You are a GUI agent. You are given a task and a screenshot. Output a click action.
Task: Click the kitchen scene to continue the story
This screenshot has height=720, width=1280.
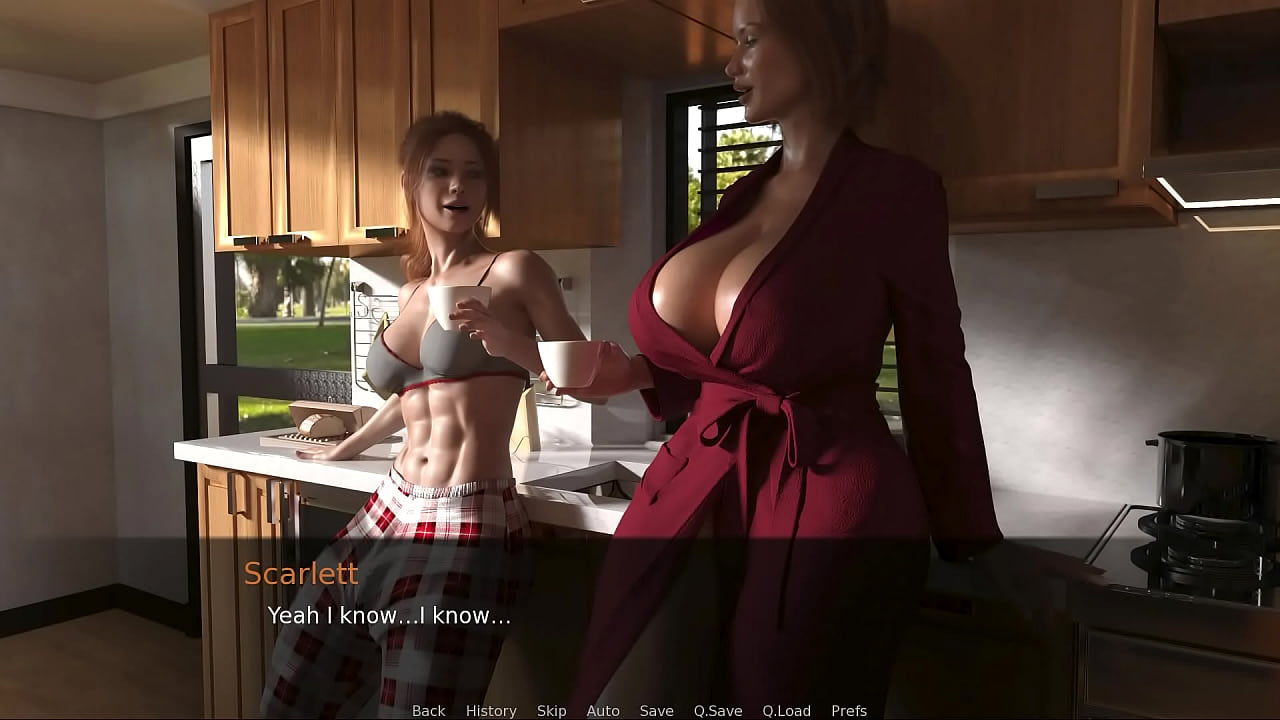point(640,300)
